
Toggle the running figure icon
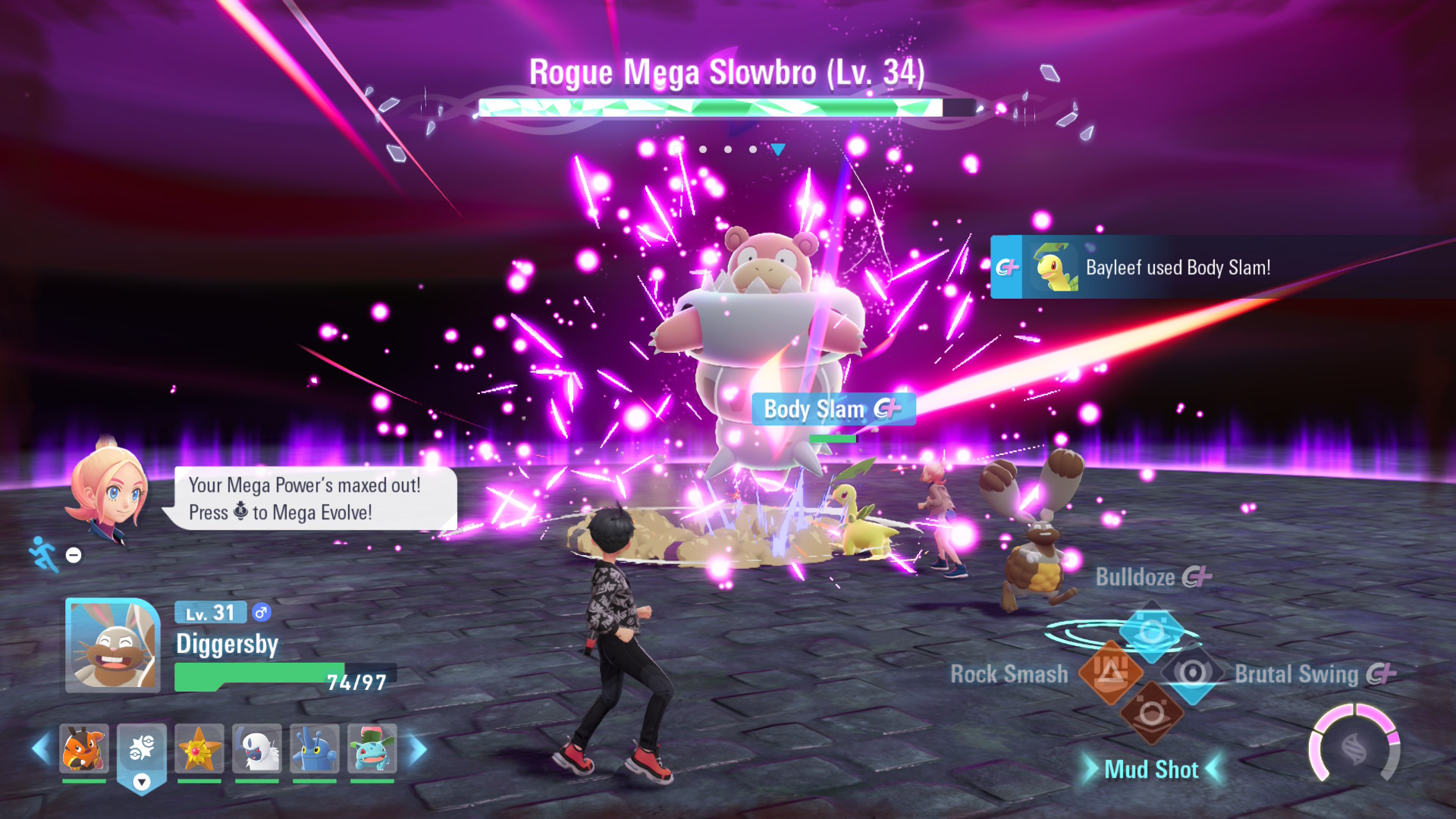click(x=44, y=554)
